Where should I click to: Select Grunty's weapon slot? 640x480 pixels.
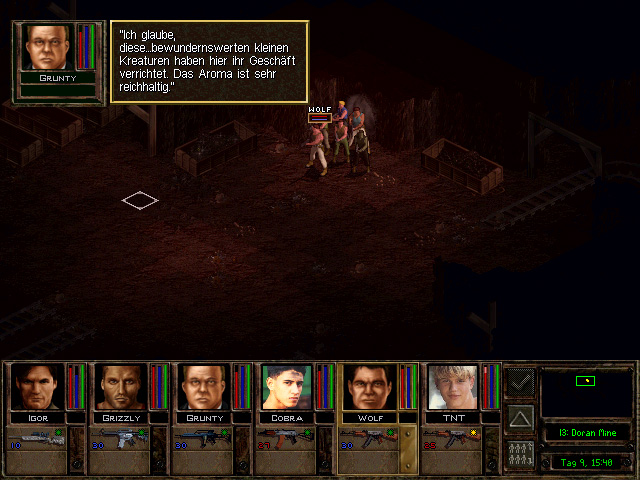coord(204,437)
